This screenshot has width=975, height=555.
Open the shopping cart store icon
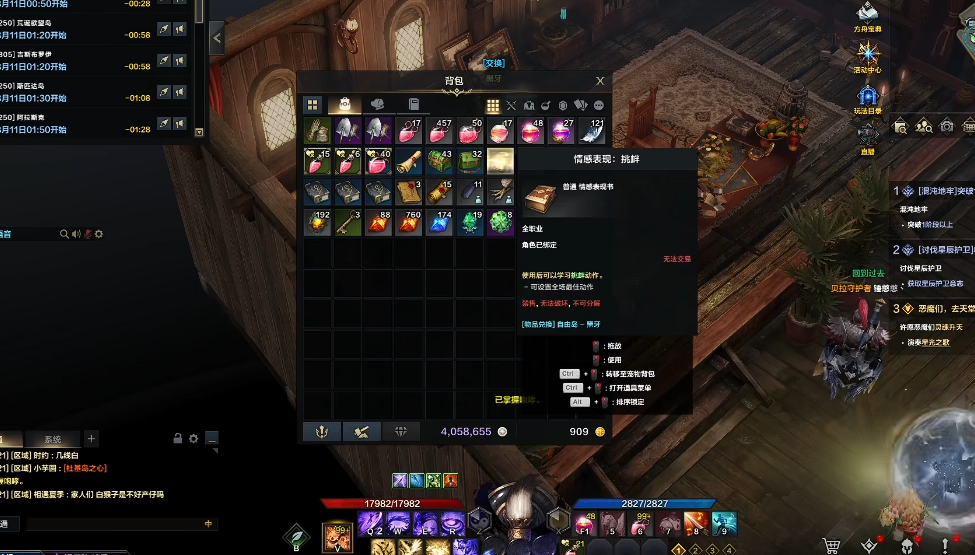[831, 545]
